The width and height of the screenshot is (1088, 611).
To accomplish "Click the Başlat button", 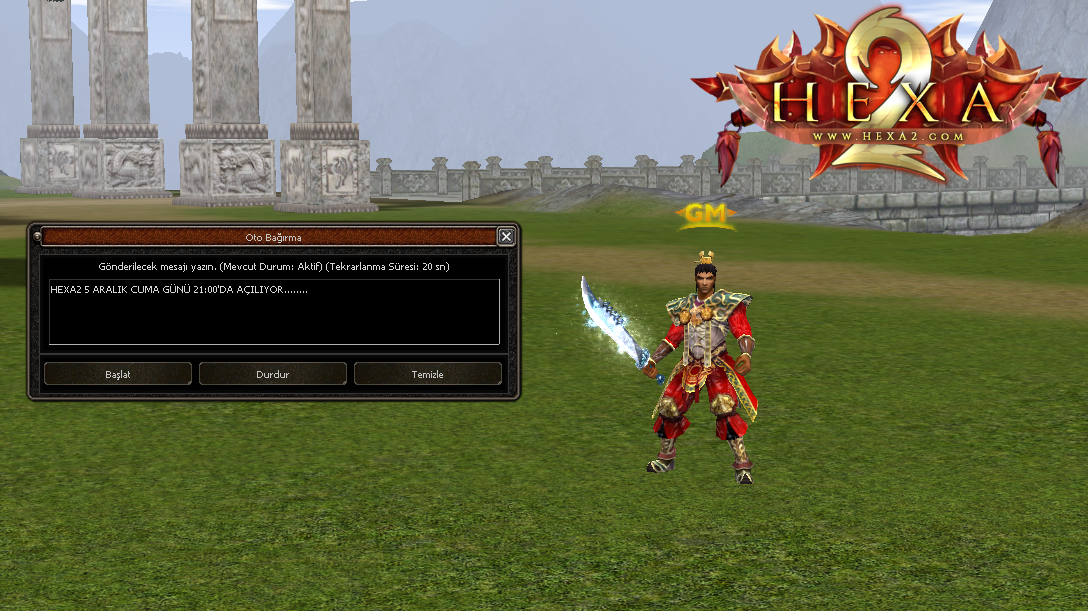I will point(118,374).
